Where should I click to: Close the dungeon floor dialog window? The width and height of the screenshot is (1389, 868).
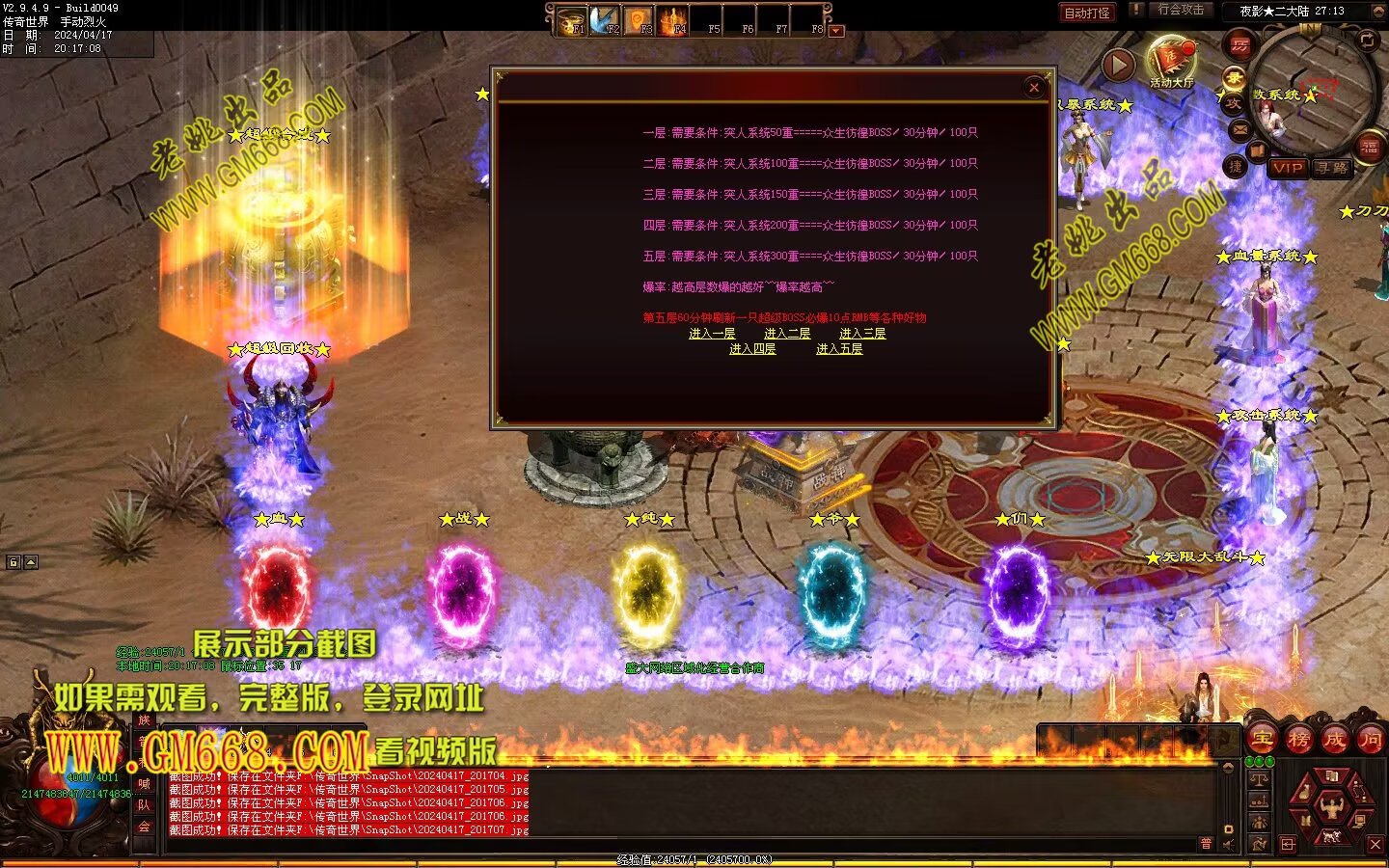point(1034,88)
